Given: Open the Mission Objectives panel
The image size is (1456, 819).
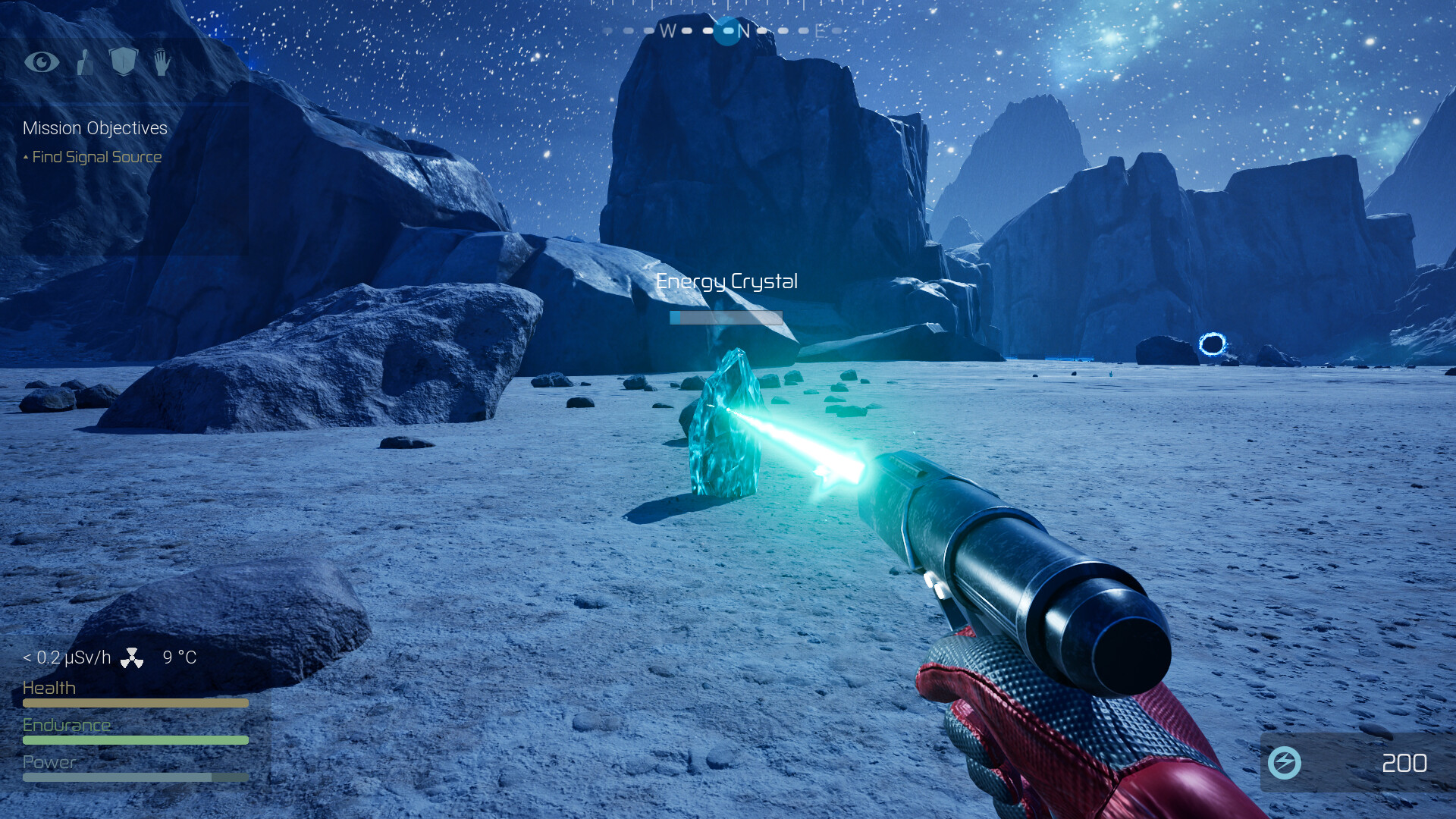Looking at the screenshot, I should [95, 128].
